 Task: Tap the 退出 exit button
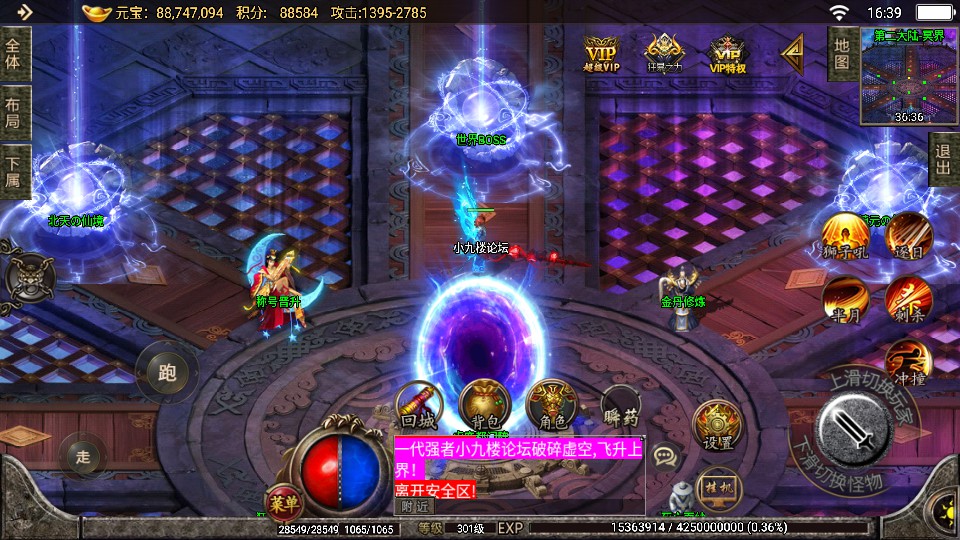tap(943, 159)
